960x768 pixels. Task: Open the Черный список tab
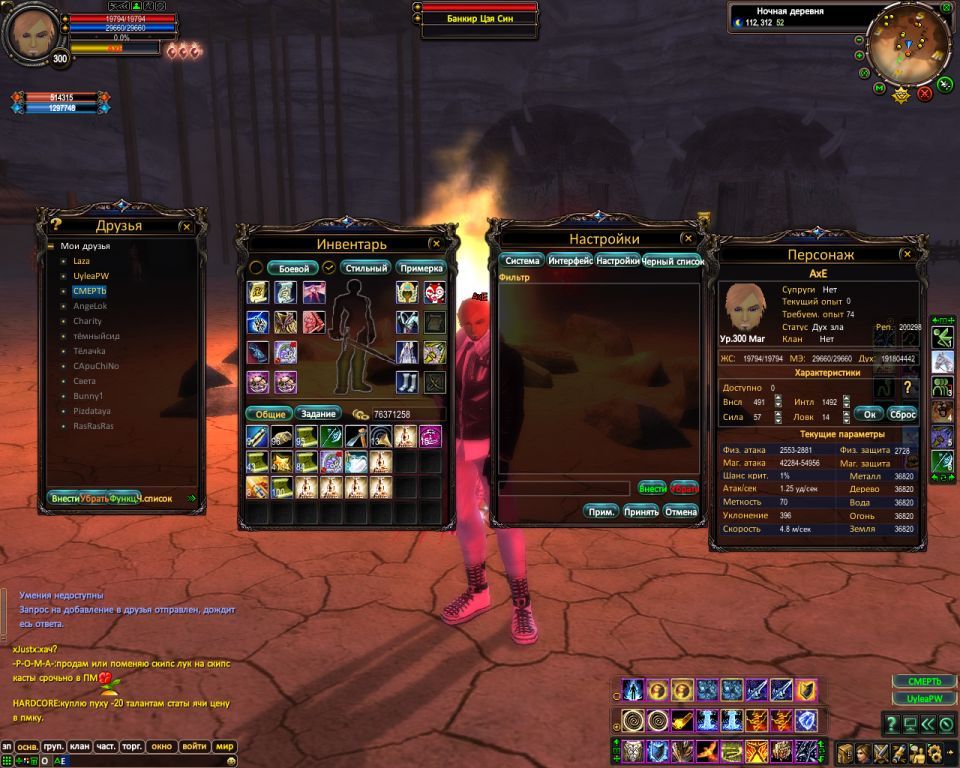(x=672, y=261)
